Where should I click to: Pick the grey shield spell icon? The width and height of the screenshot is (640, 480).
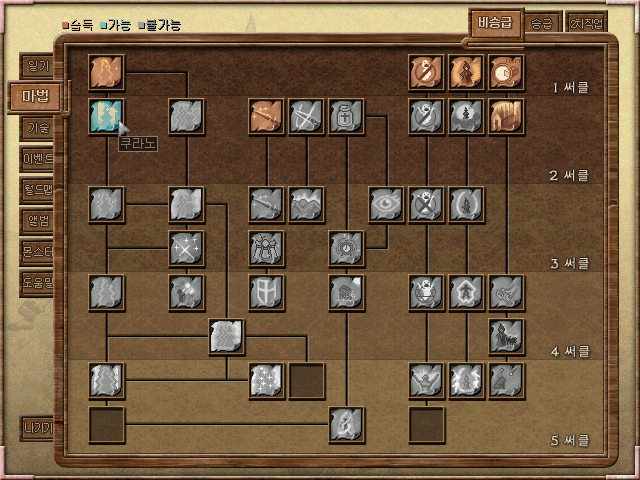click(x=267, y=291)
